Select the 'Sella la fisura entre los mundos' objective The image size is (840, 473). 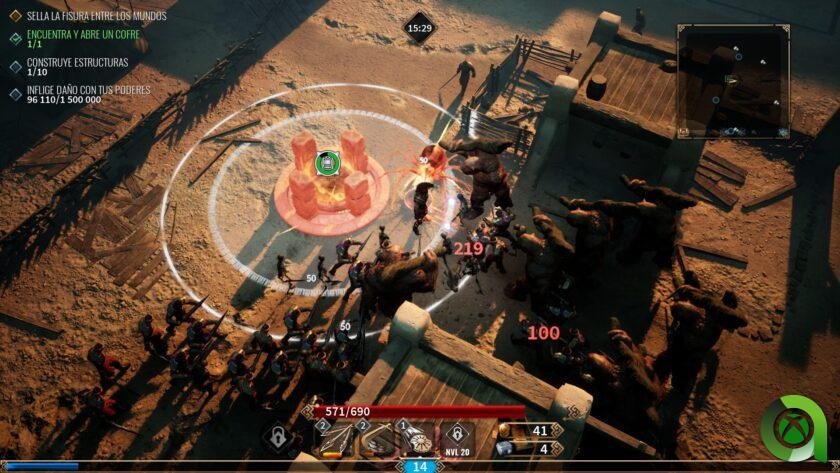96,16
